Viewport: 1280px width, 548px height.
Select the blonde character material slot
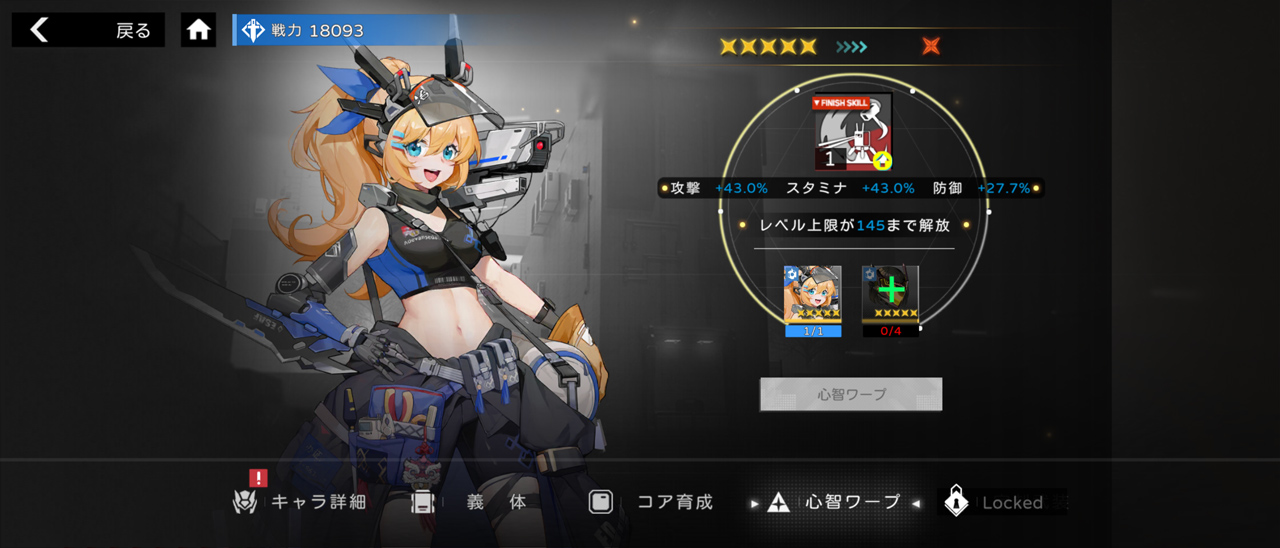tap(813, 295)
